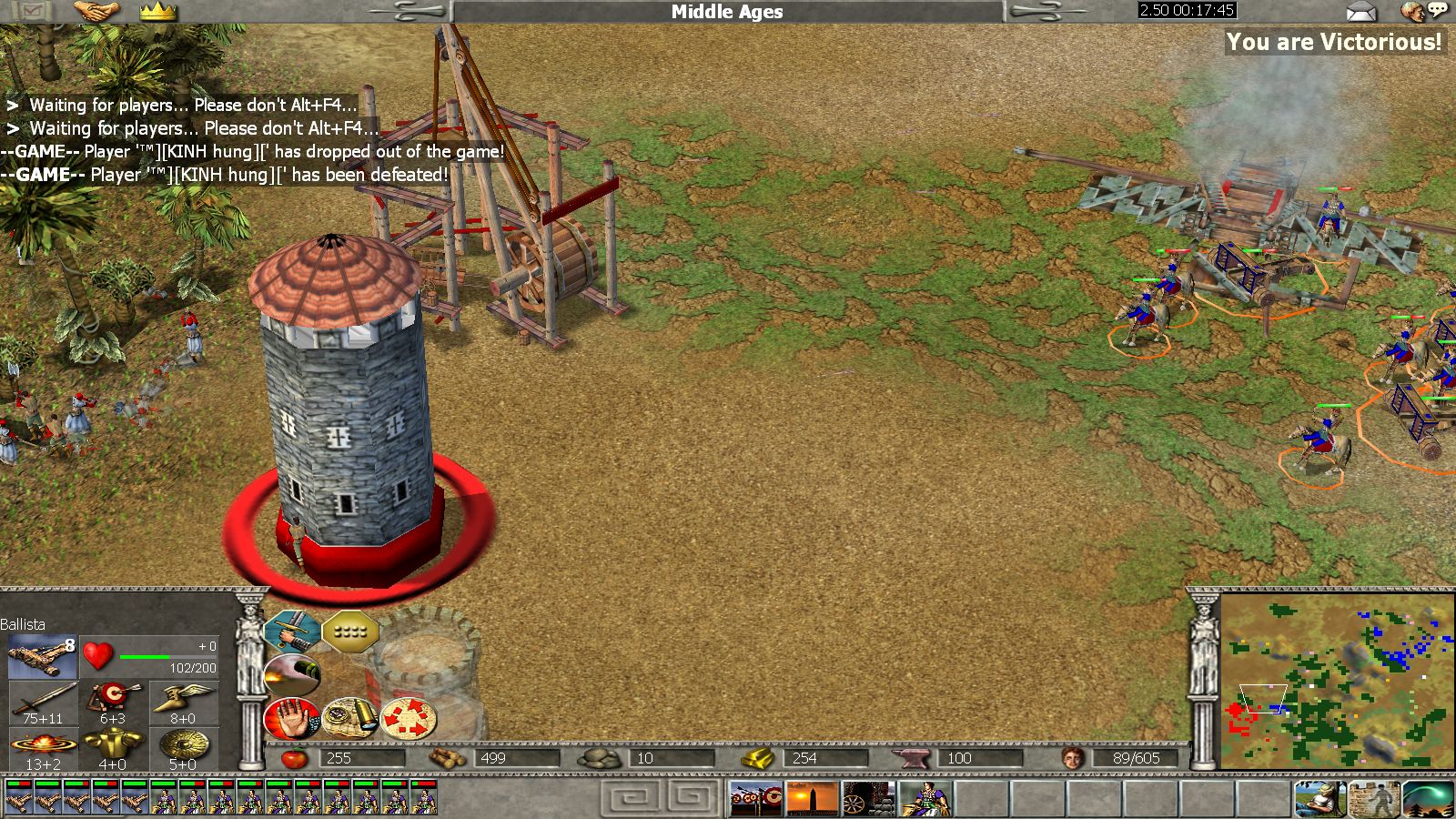This screenshot has height=819, width=1456.
Task: Toggle the walking silhouette by wall button
Action: click(1374, 798)
